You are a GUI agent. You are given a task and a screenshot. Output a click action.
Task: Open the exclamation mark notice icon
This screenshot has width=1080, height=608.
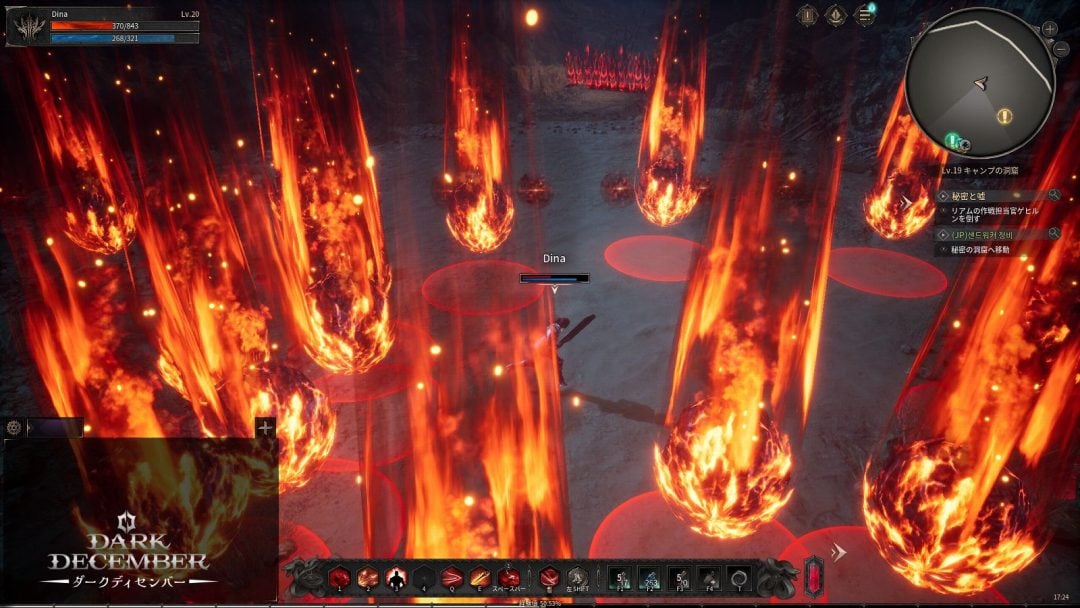pyautogui.click(x=808, y=15)
